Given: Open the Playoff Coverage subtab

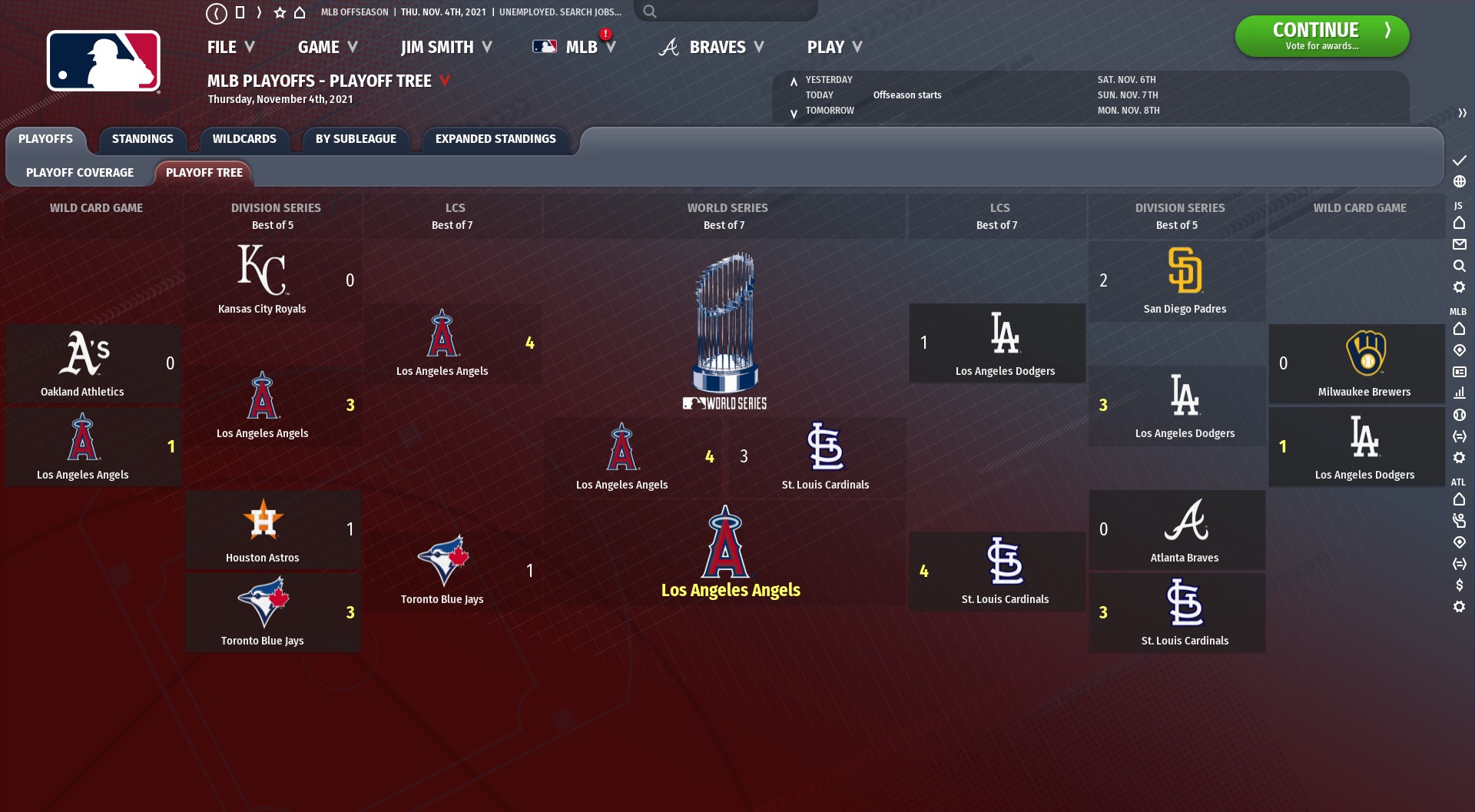Looking at the screenshot, I should (x=80, y=173).
